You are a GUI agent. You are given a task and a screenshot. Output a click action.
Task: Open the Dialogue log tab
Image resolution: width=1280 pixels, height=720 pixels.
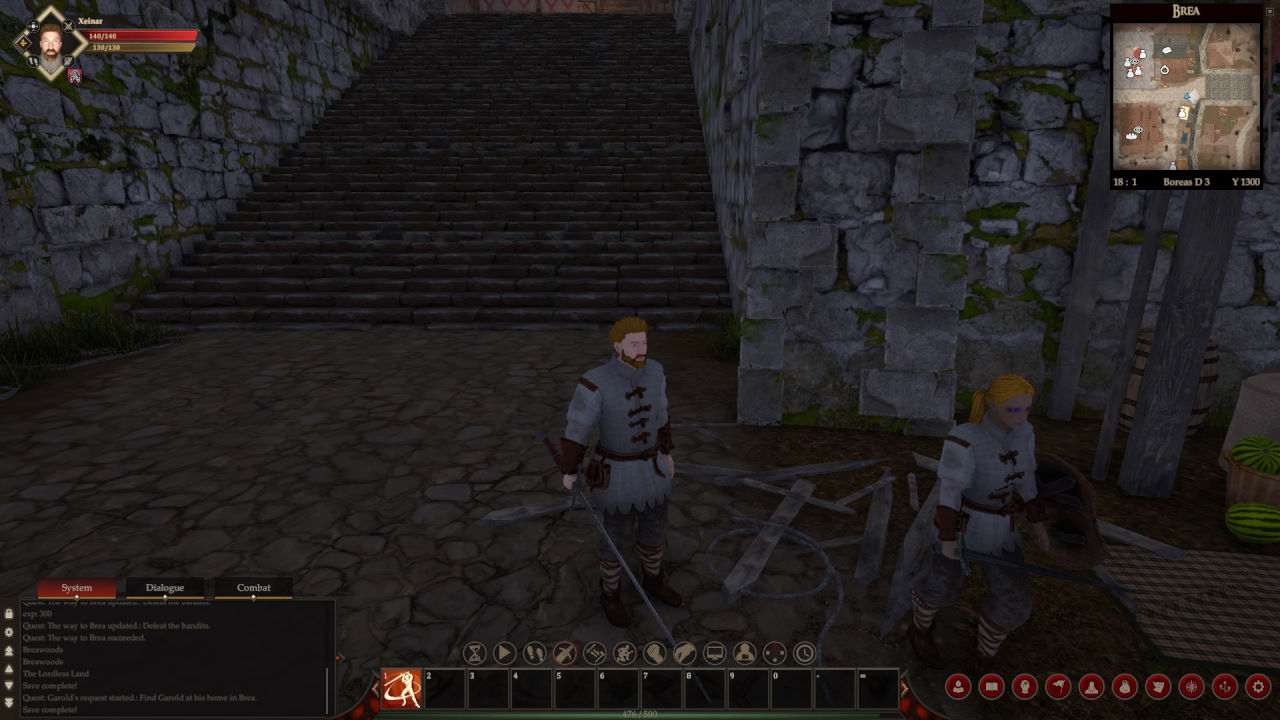(x=164, y=588)
